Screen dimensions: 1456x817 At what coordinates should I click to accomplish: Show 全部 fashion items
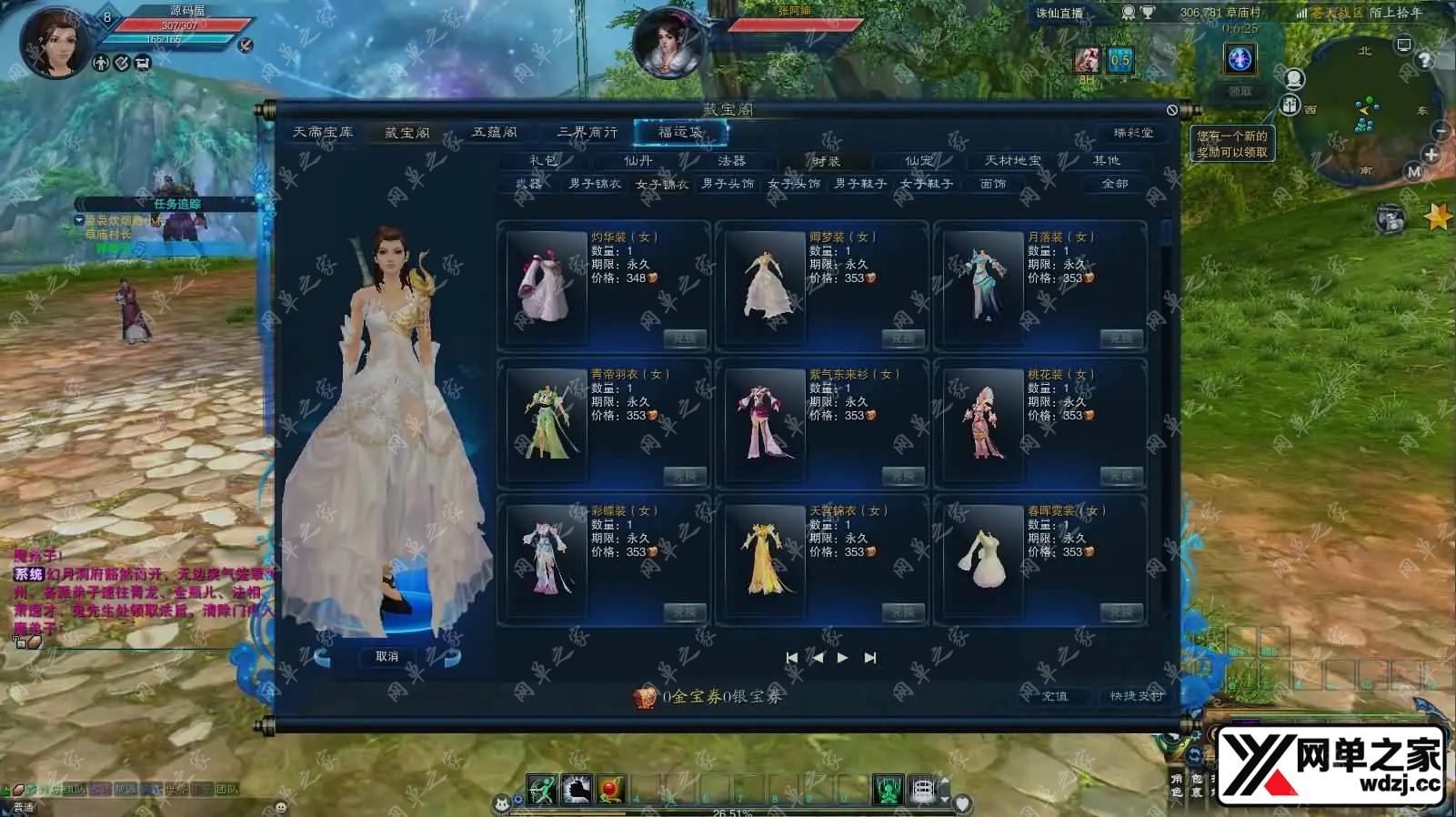click(x=1115, y=184)
